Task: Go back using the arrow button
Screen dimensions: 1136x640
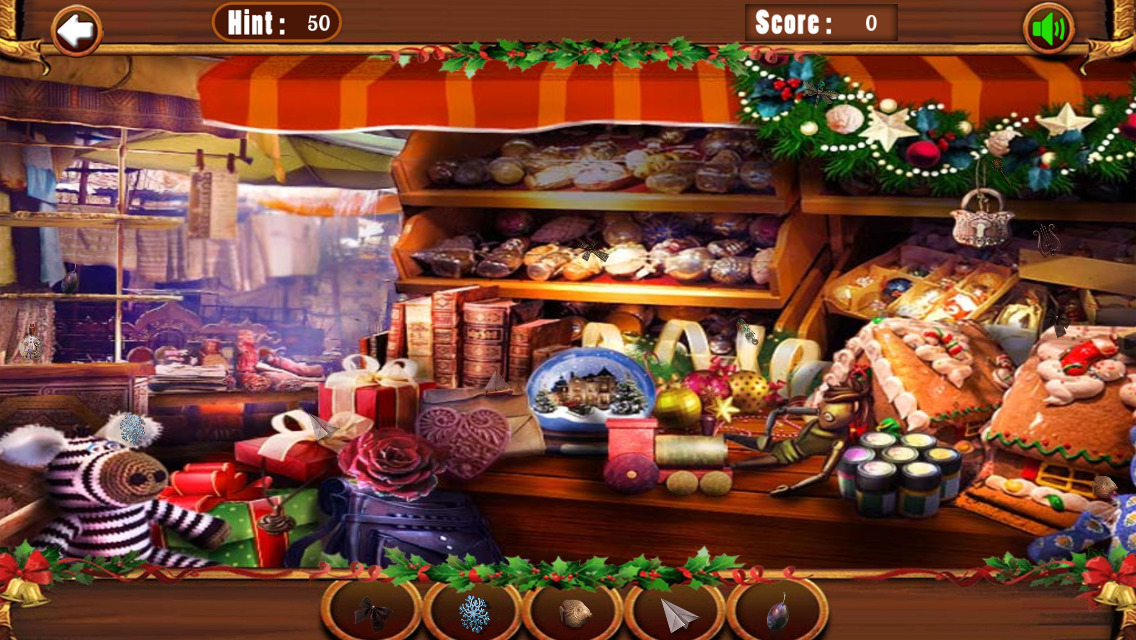Action: click(x=76, y=31)
